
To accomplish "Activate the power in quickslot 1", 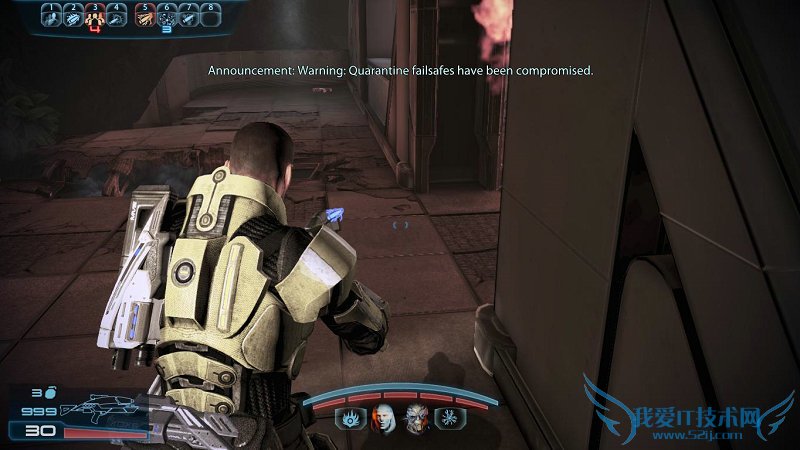I will point(49,16).
